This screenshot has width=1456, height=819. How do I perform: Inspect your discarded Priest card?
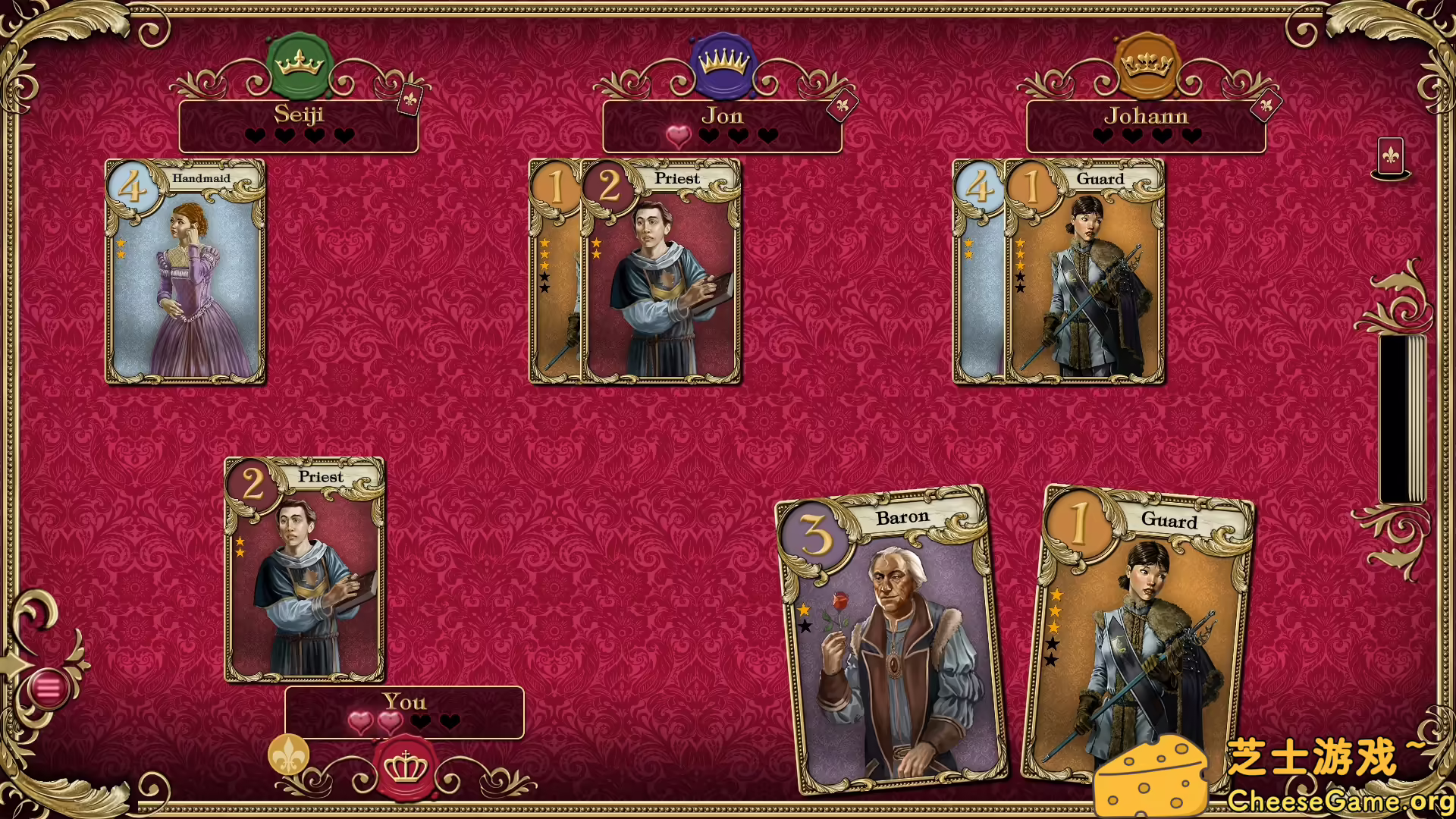(304, 569)
